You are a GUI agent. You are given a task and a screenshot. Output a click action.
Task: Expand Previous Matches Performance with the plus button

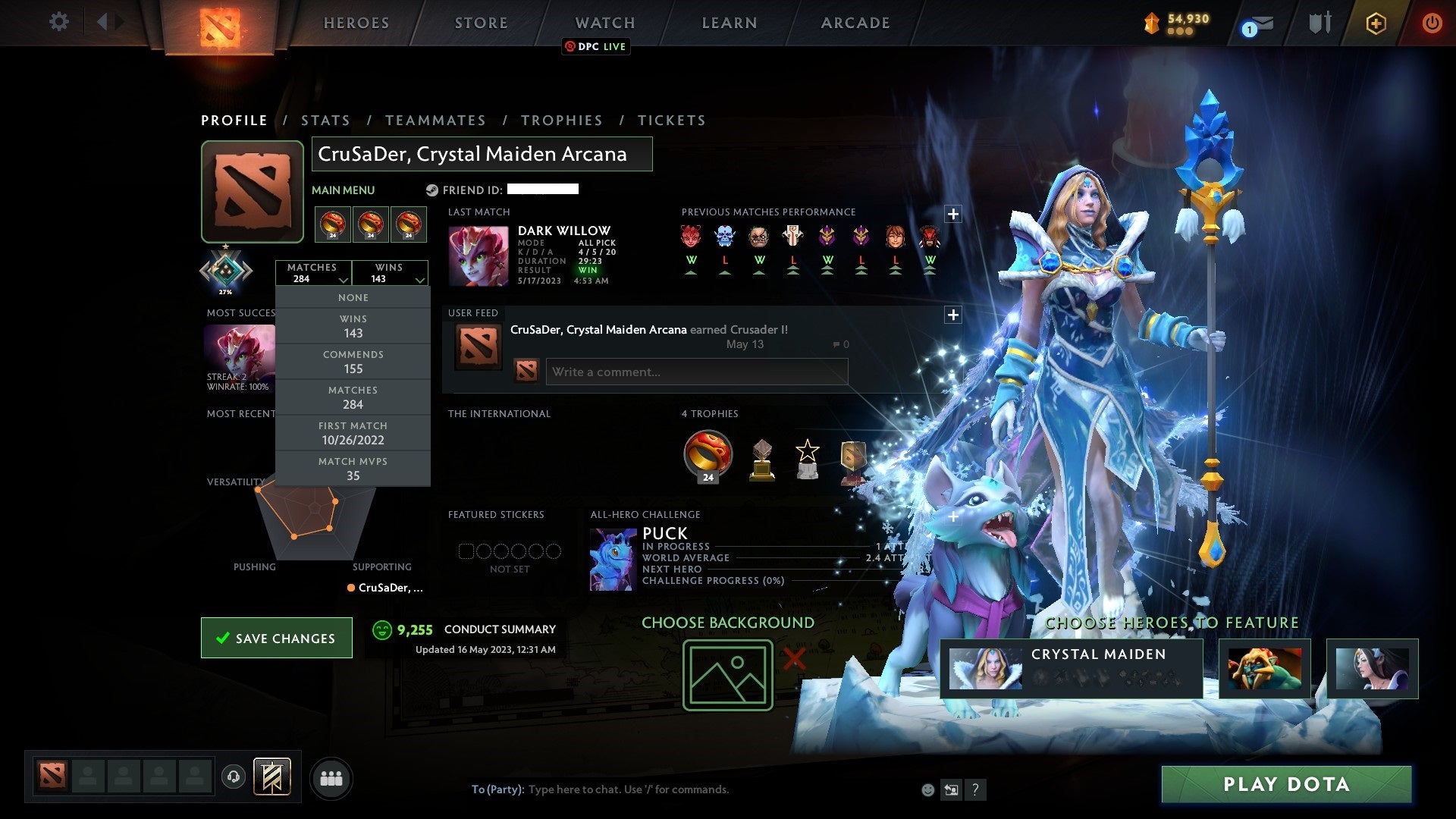click(953, 215)
